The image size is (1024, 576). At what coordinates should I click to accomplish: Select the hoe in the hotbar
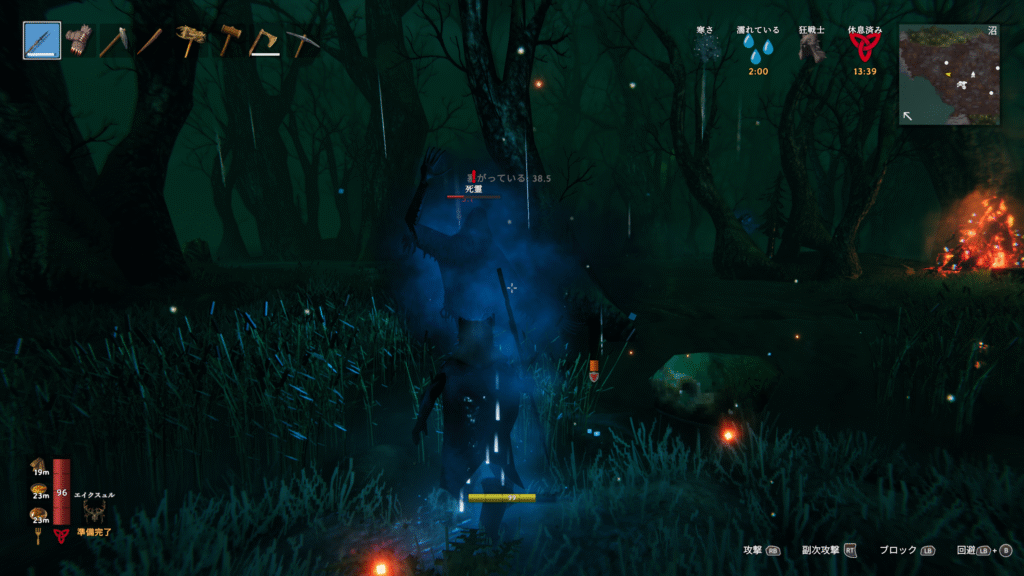click(x=113, y=41)
